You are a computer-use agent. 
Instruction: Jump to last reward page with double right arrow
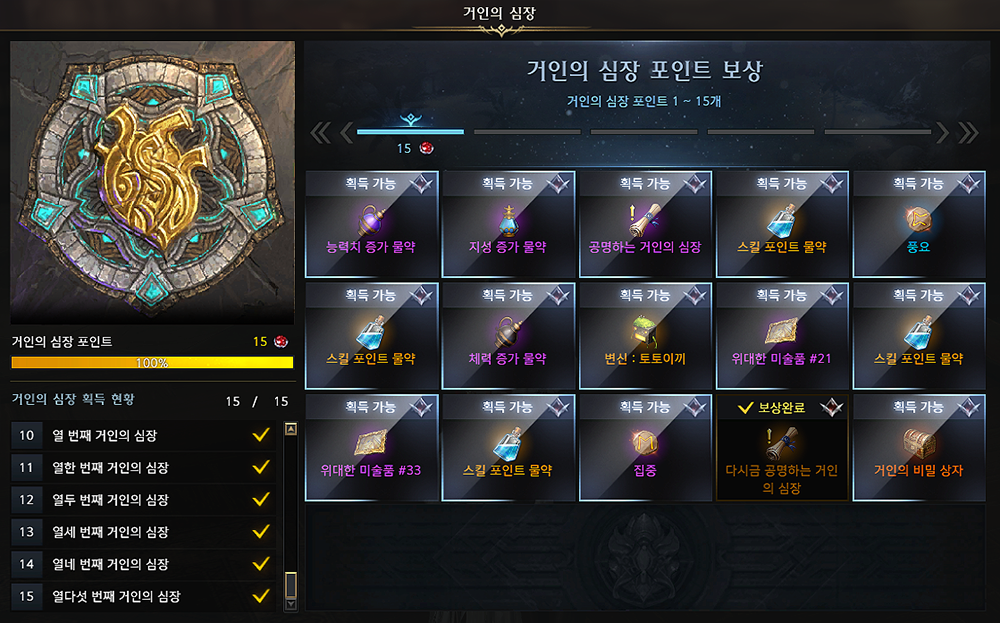(x=967, y=132)
